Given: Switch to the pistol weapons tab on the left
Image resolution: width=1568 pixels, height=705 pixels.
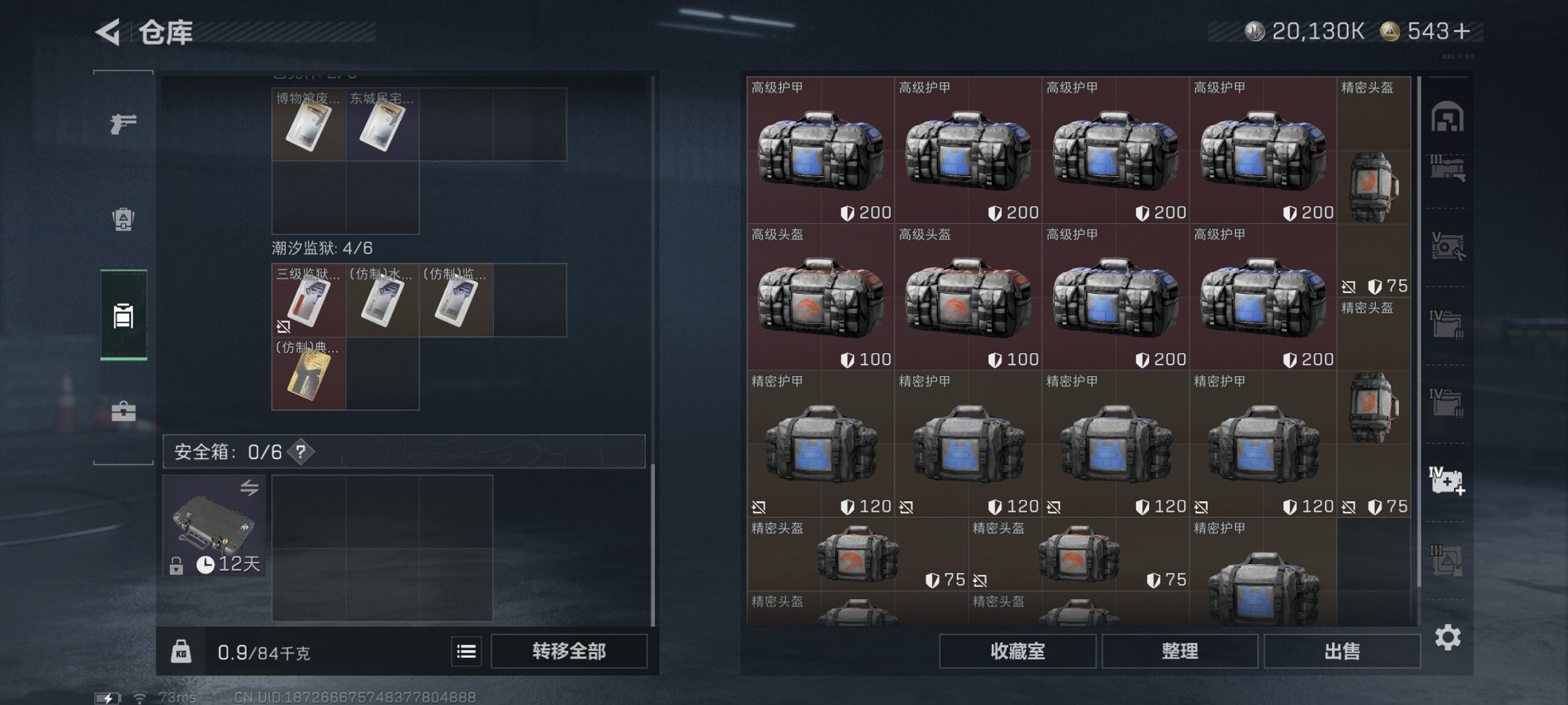Looking at the screenshot, I should 122,124.
